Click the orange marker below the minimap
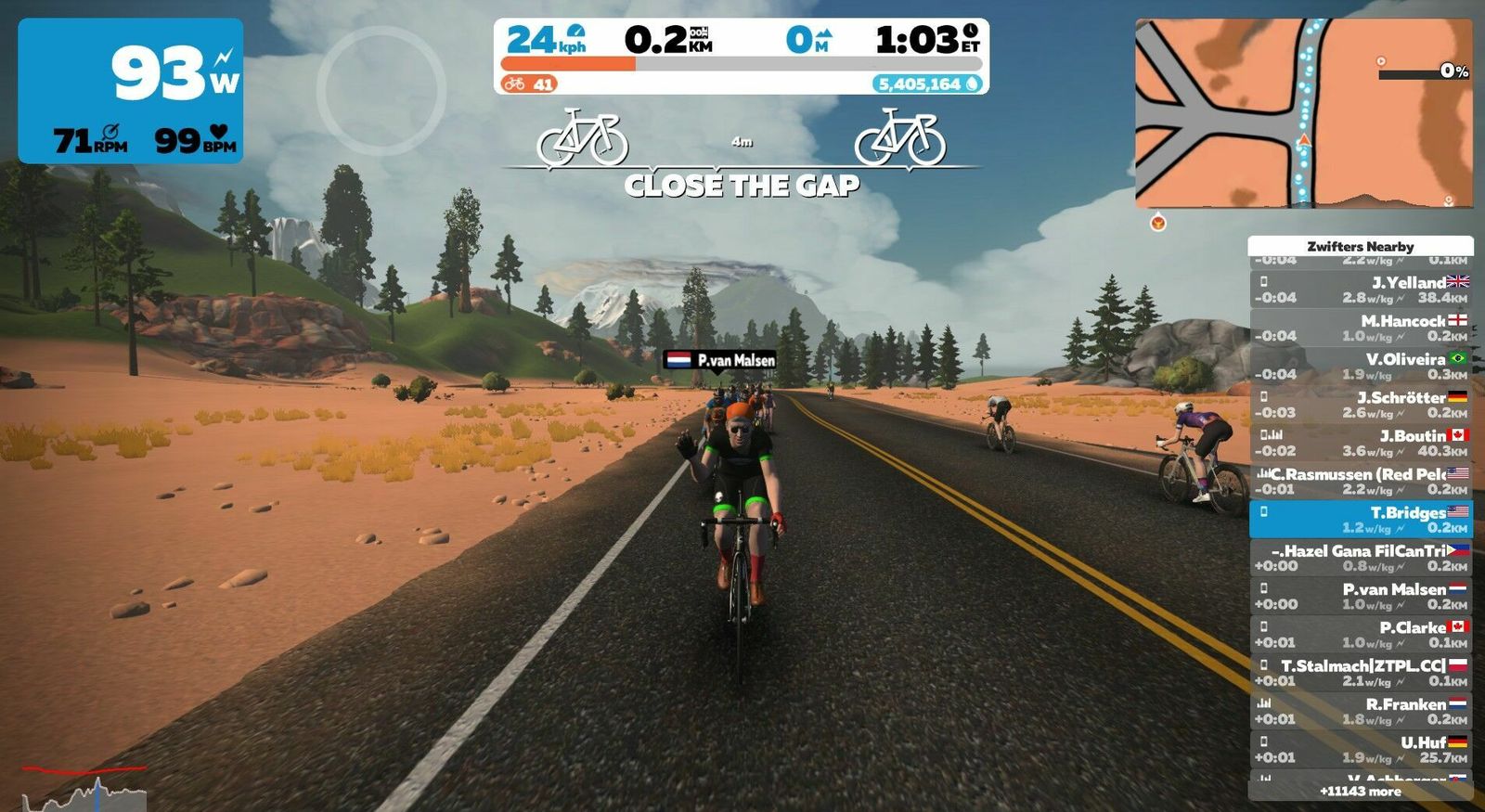Screen dimensions: 1485x812 [1158, 223]
